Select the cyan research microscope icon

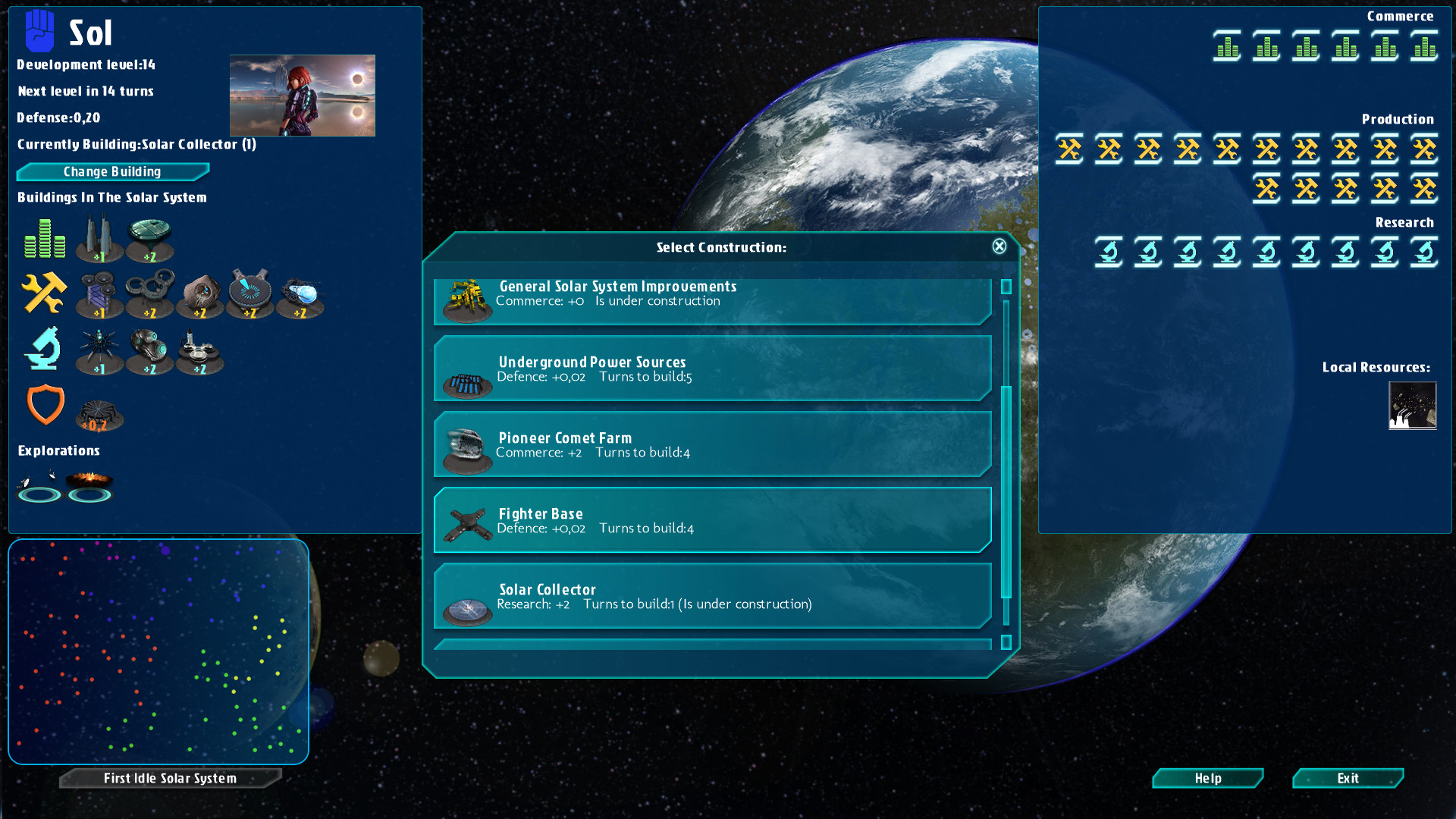coord(43,350)
